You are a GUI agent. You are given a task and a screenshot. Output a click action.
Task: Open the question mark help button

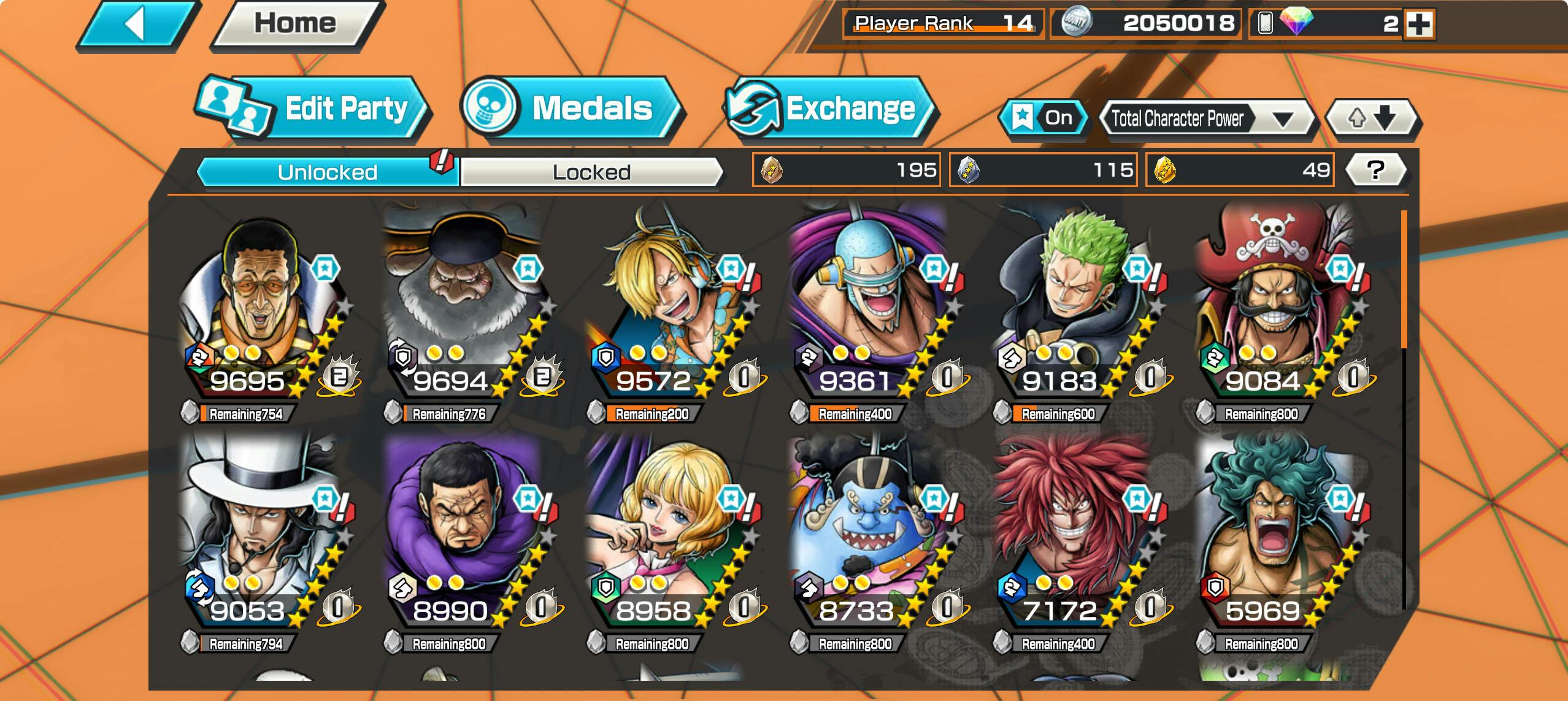click(1376, 170)
